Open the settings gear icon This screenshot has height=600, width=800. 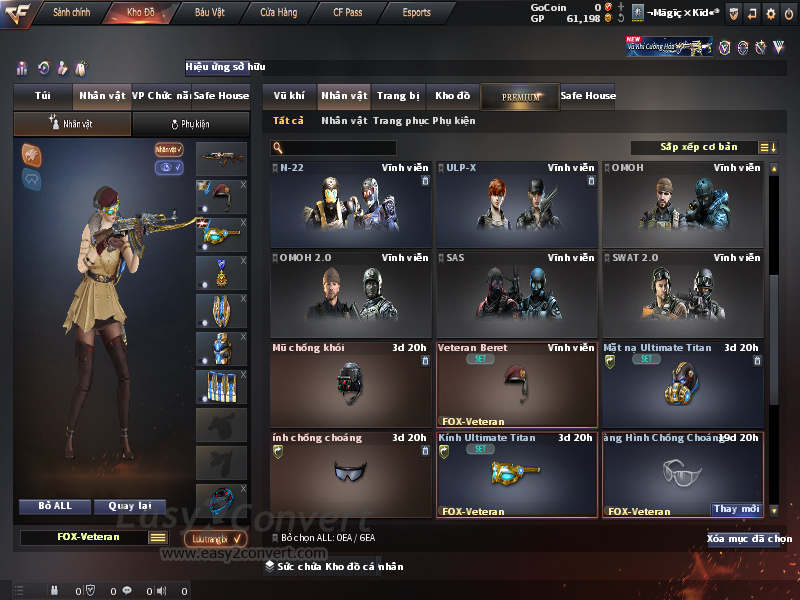click(770, 13)
